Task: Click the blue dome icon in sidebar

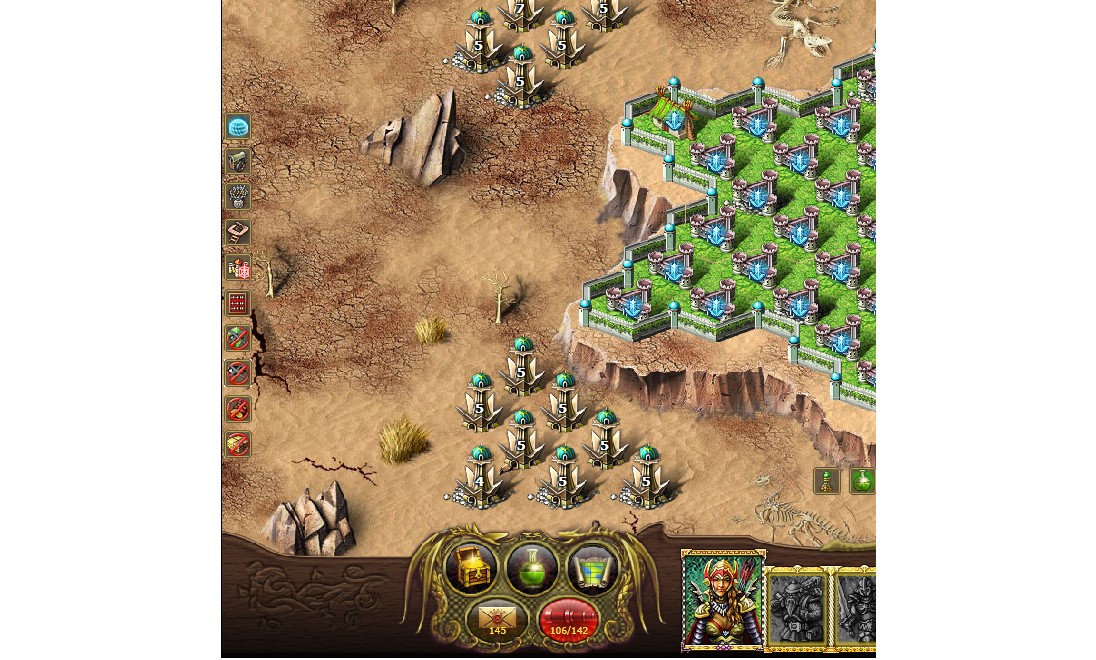Action: pyautogui.click(x=238, y=127)
